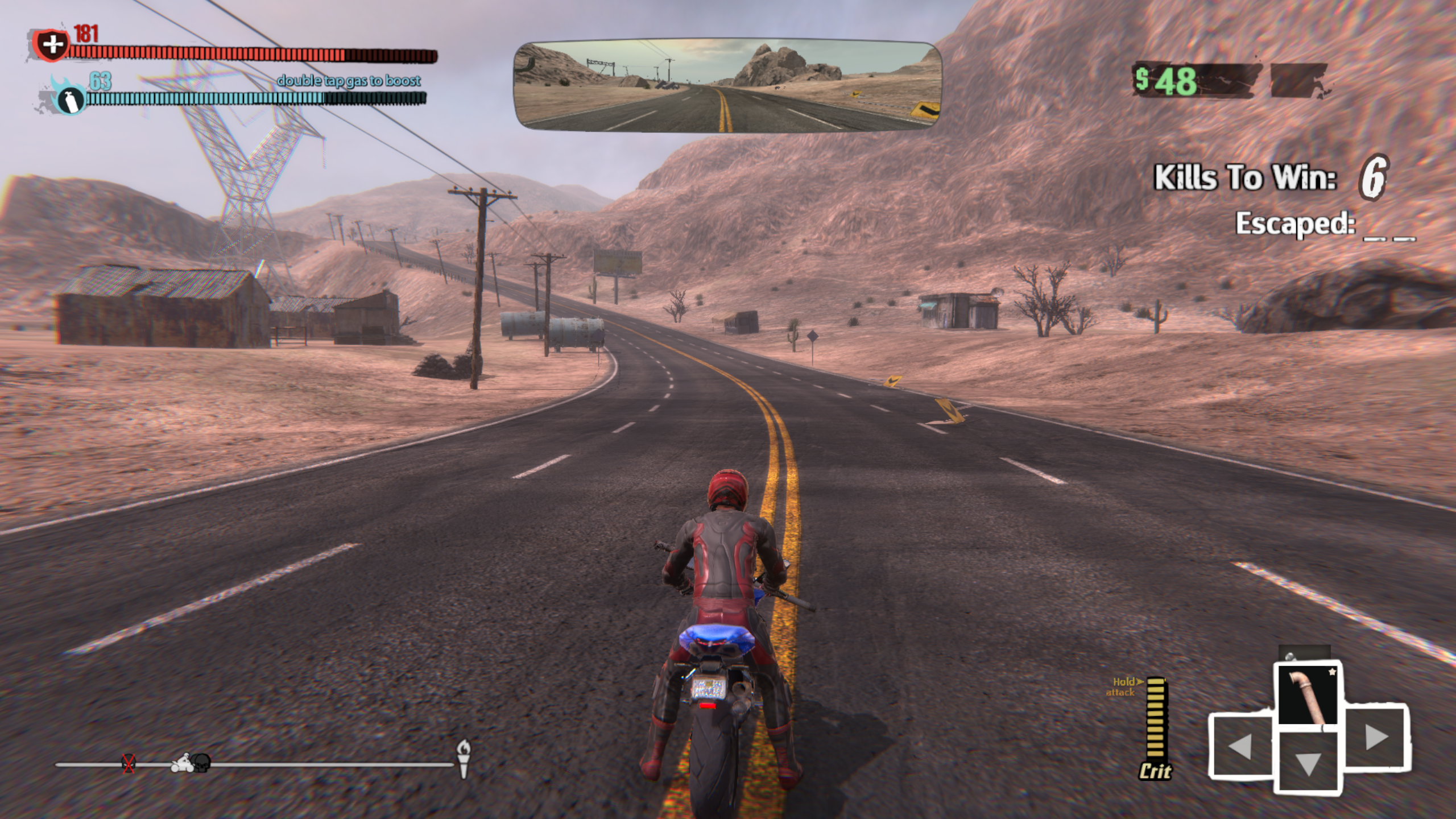This screenshot has width=1456, height=819.
Task: Choose the left arrow weapon slot
Action: point(1240,745)
